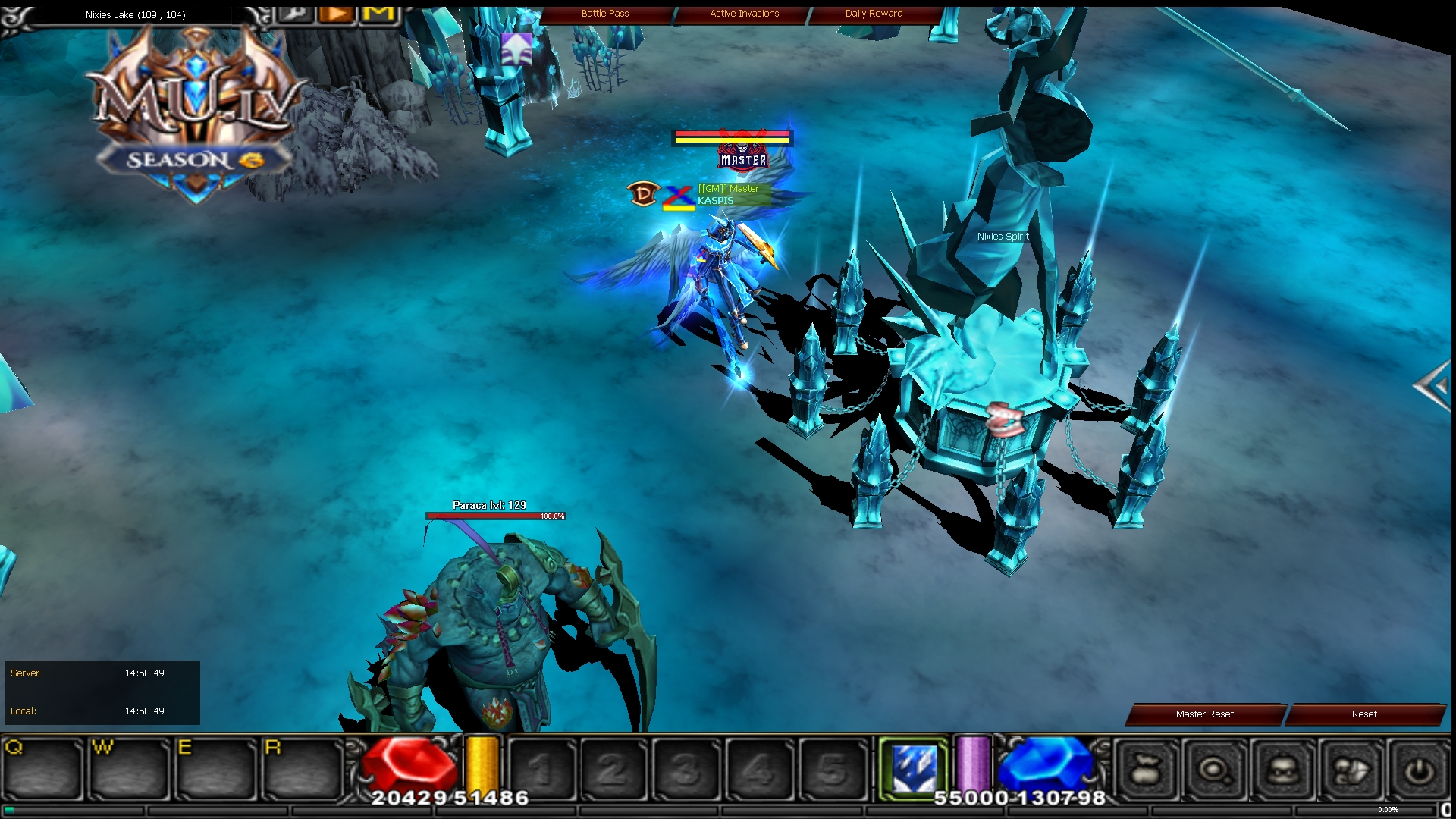
Task: Open the Daily Reward tab
Action: click(x=874, y=13)
